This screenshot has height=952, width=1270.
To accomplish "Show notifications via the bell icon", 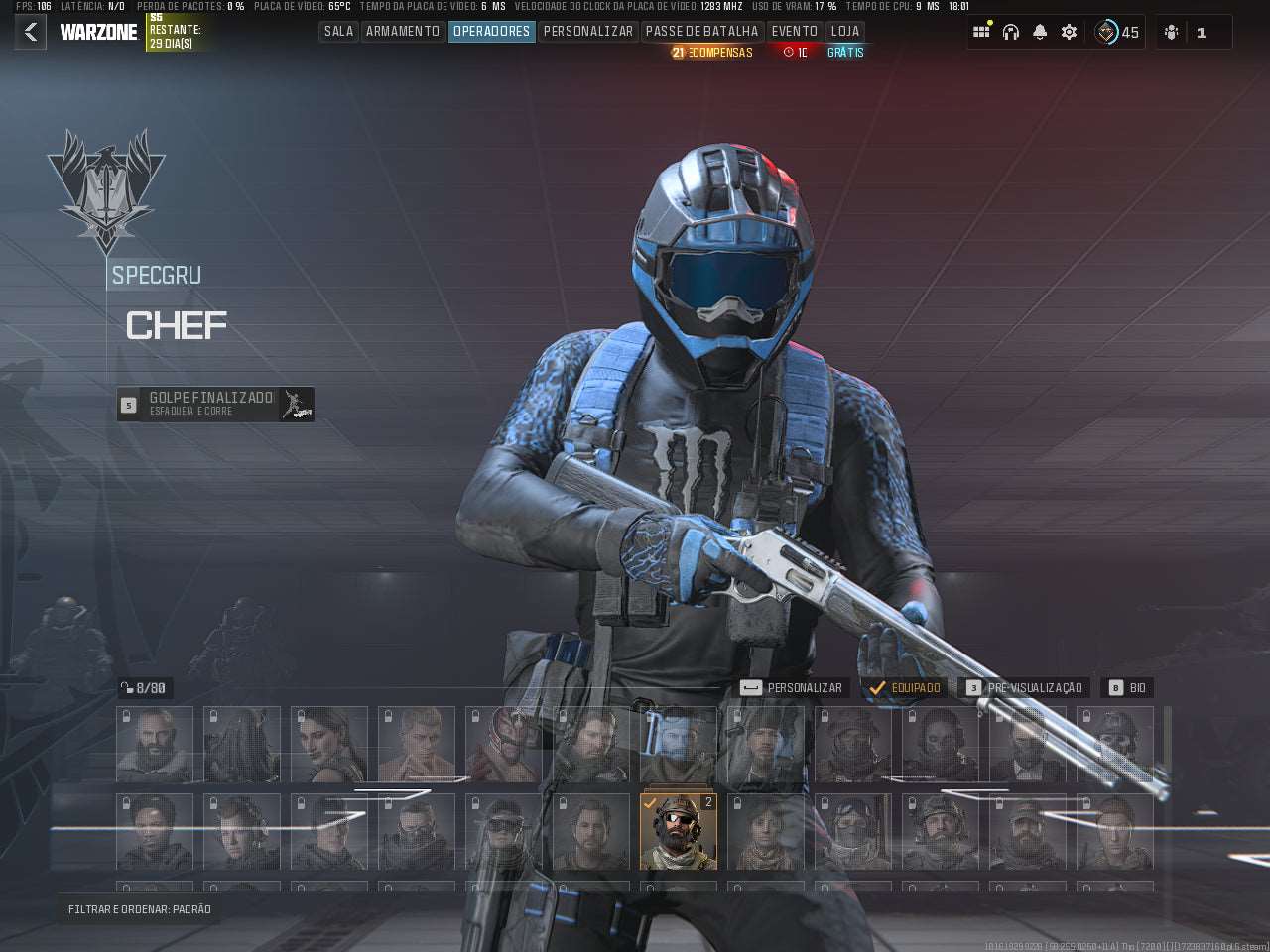I will 1040,32.
